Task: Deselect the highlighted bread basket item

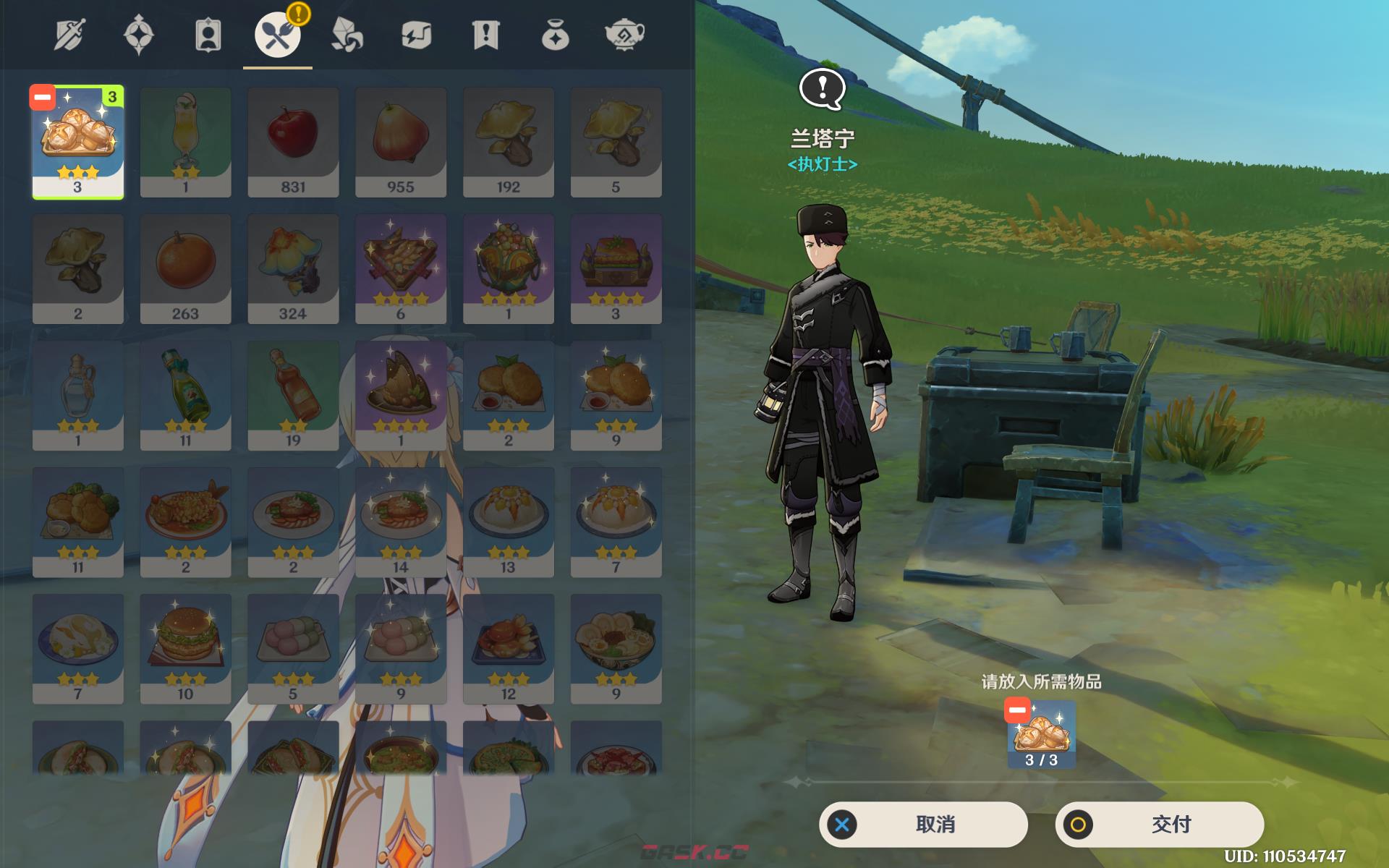Action: [x=43, y=98]
